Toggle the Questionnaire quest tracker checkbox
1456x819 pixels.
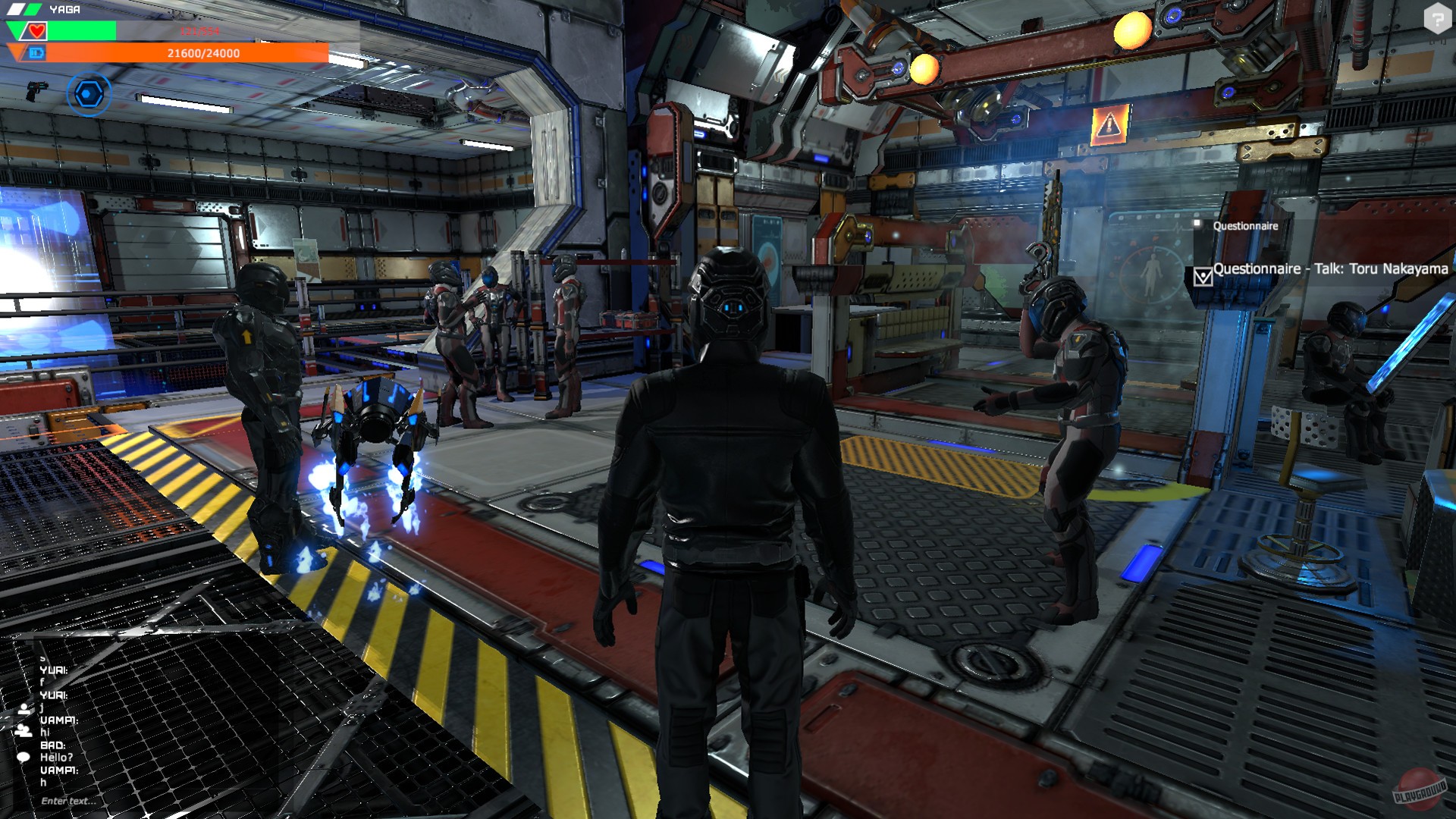[x=1197, y=223]
